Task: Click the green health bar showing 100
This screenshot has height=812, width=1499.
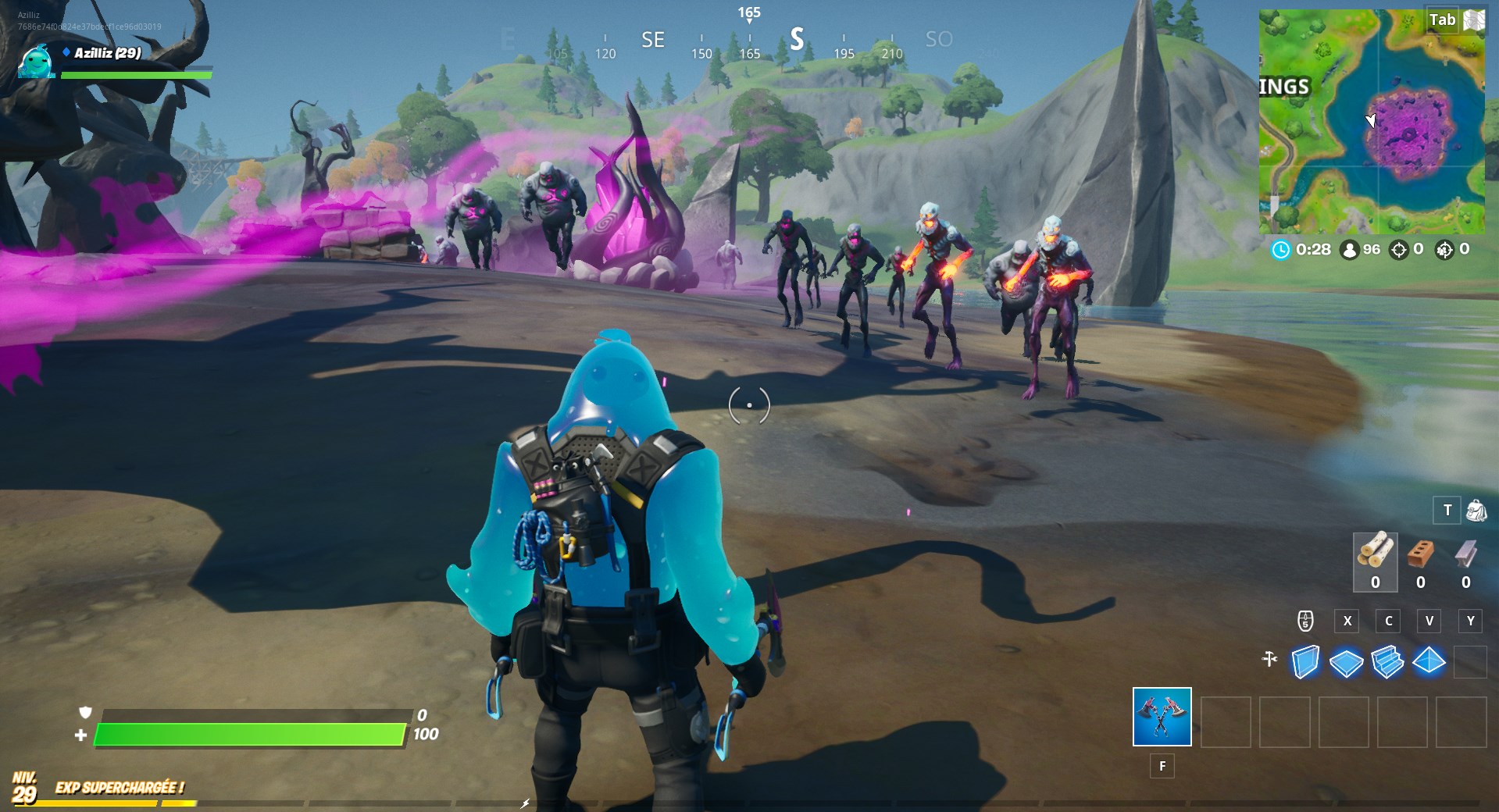Action: coord(250,735)
